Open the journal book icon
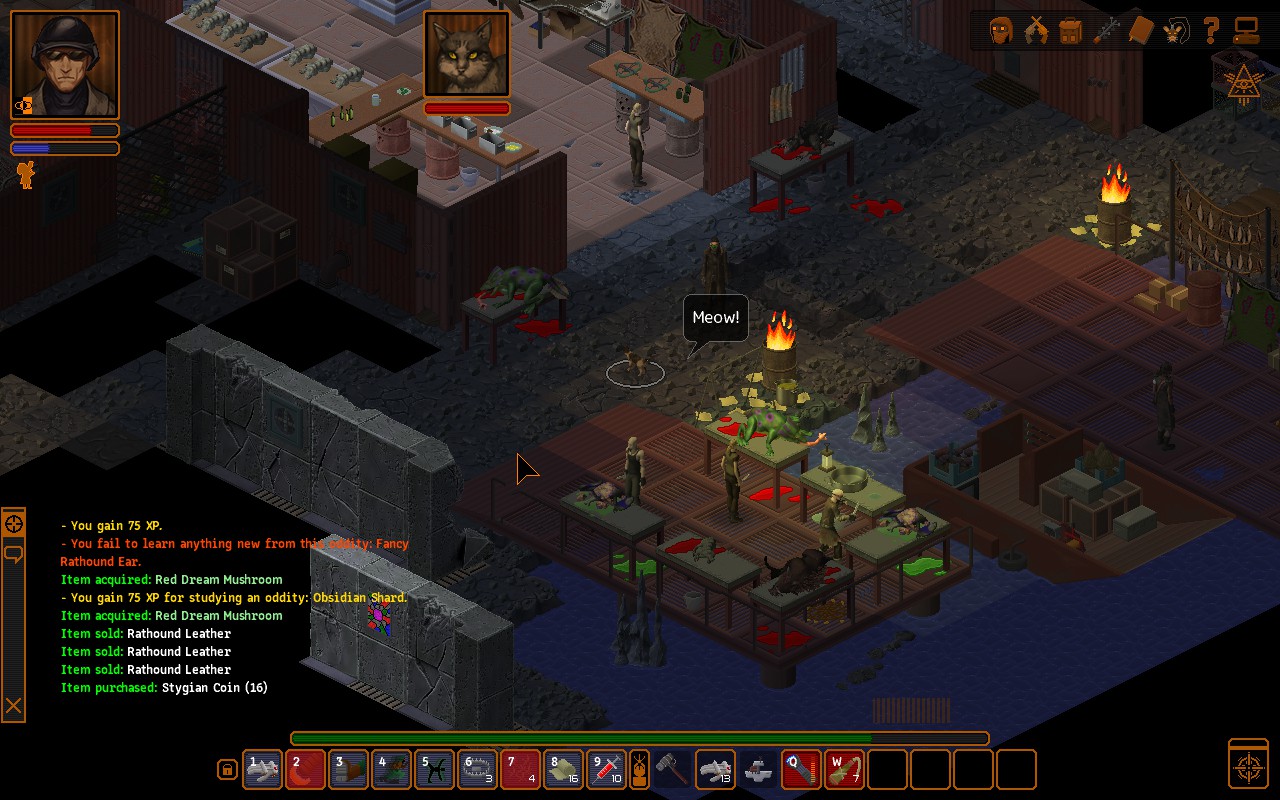 (x=1140, y=31)
